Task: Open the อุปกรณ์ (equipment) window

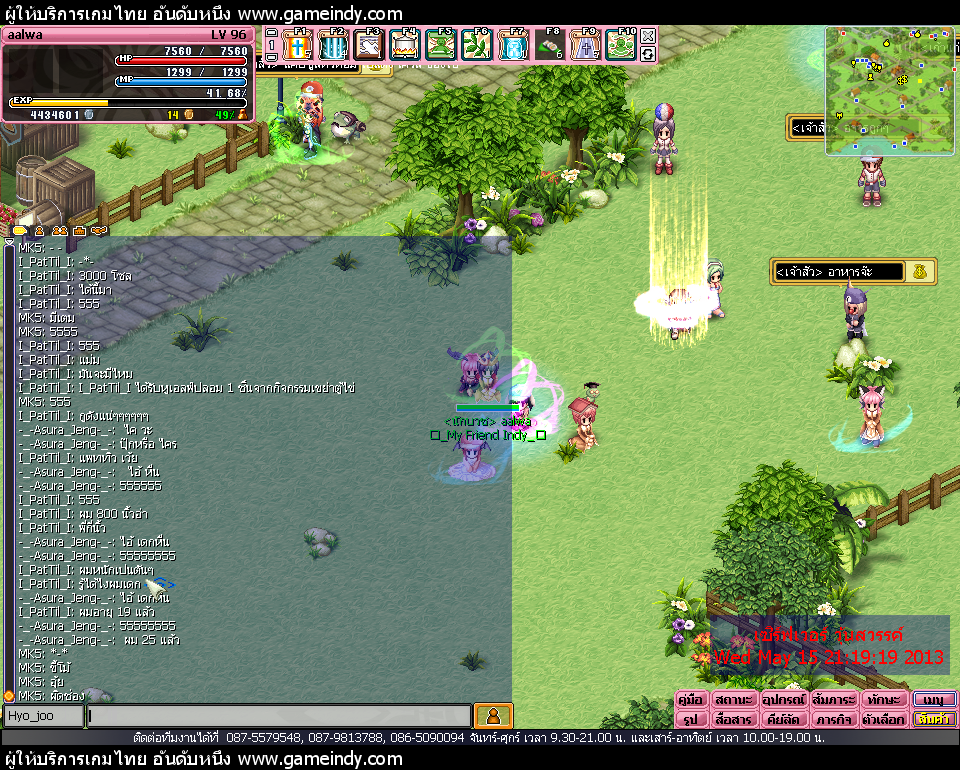Action: click(784, 699)
